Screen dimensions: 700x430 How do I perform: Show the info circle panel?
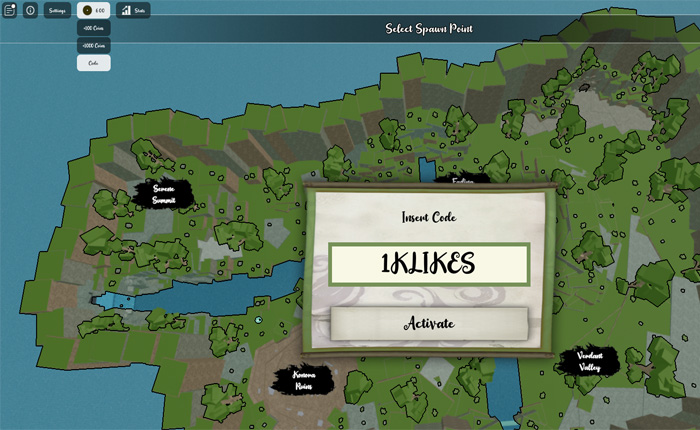30,10
